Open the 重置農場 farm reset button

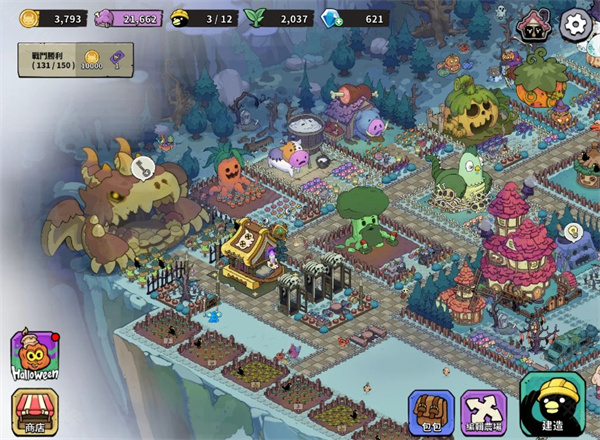tap(484, 412)
